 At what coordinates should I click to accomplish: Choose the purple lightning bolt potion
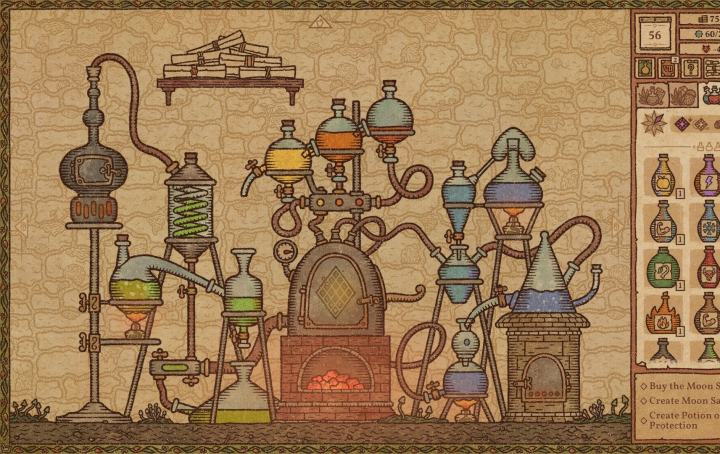707,176
